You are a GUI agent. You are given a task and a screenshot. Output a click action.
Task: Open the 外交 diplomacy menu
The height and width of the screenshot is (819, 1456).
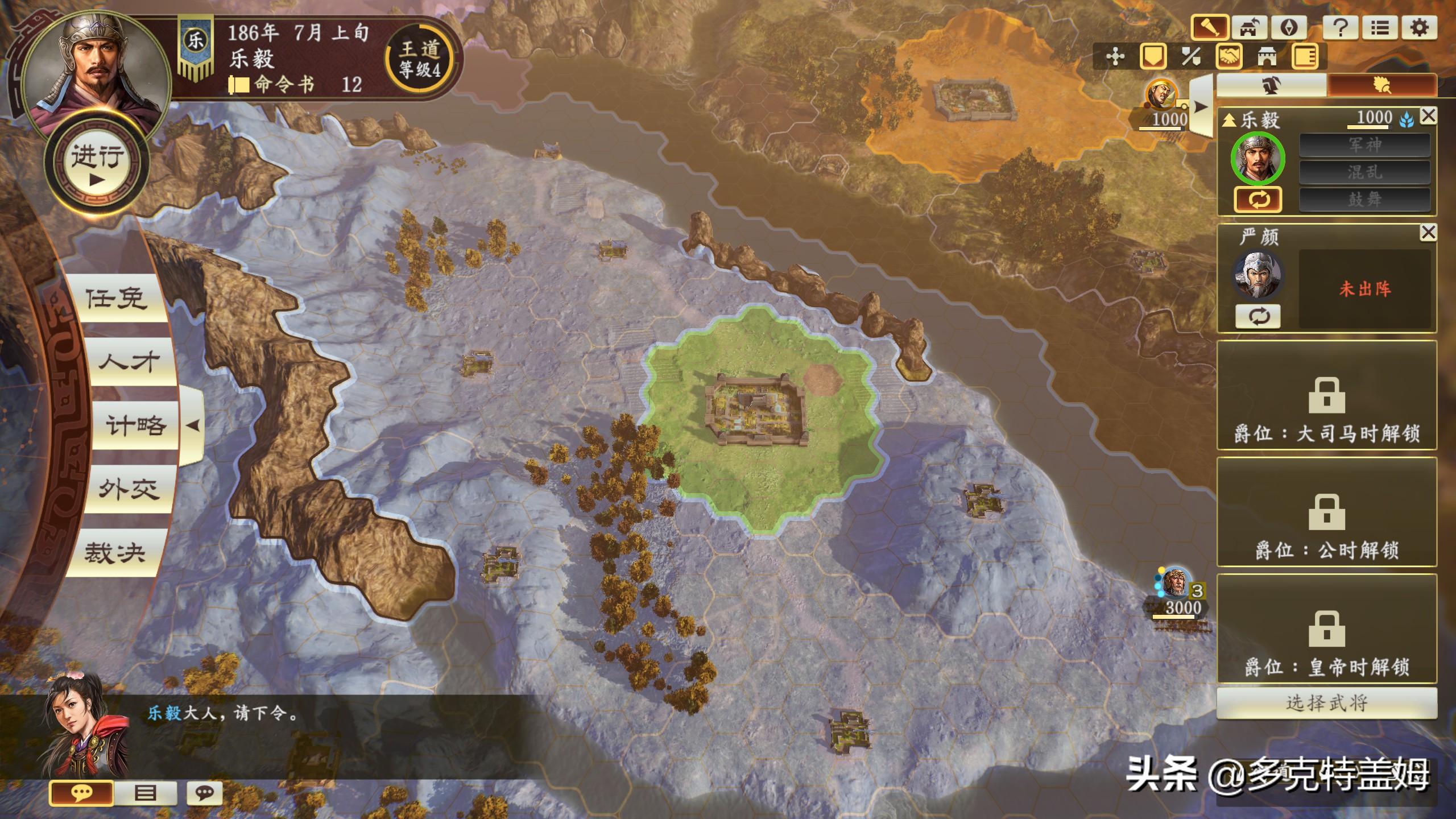129,489
